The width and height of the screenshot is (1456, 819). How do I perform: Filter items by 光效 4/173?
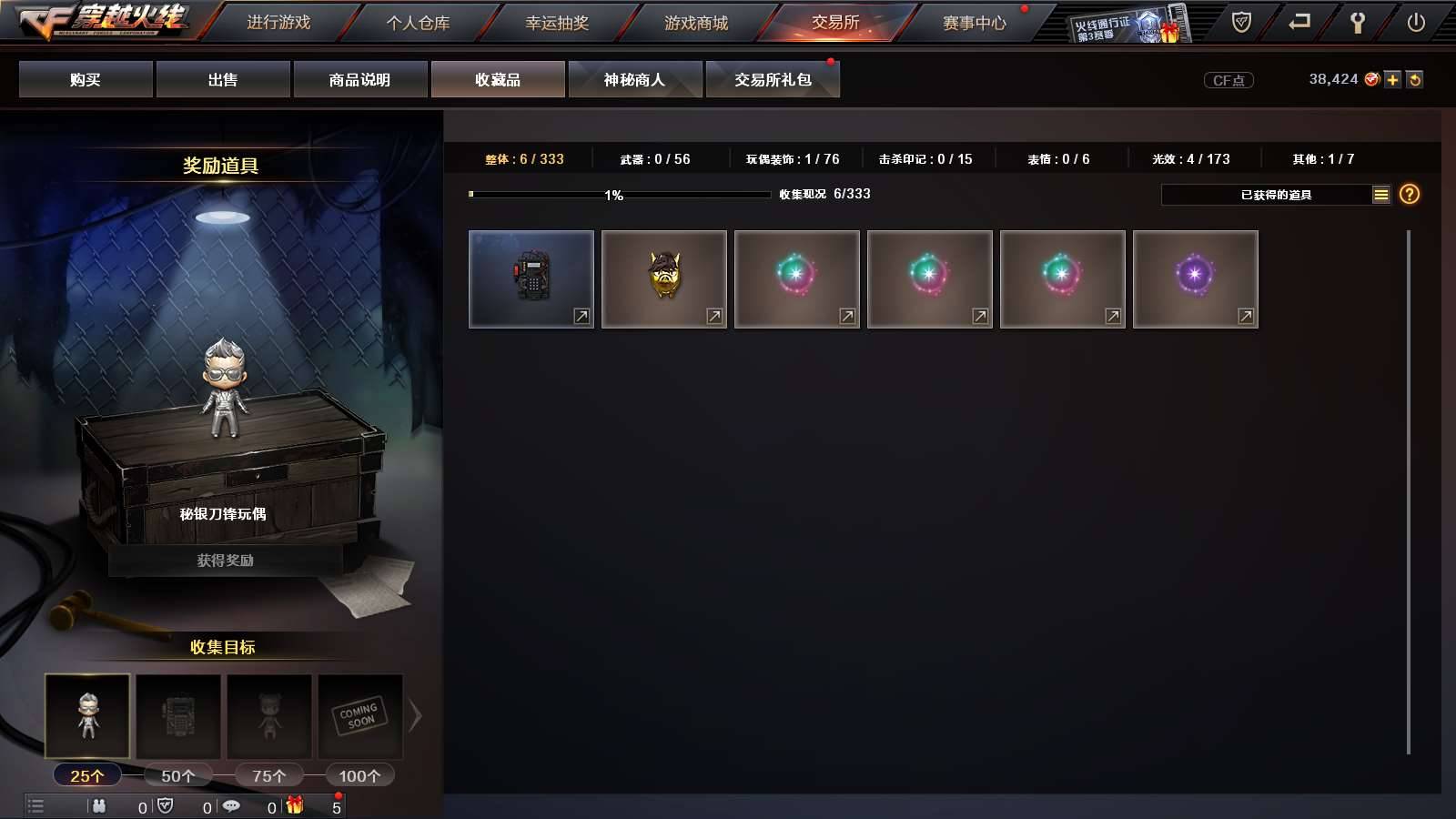[1188, 157]
